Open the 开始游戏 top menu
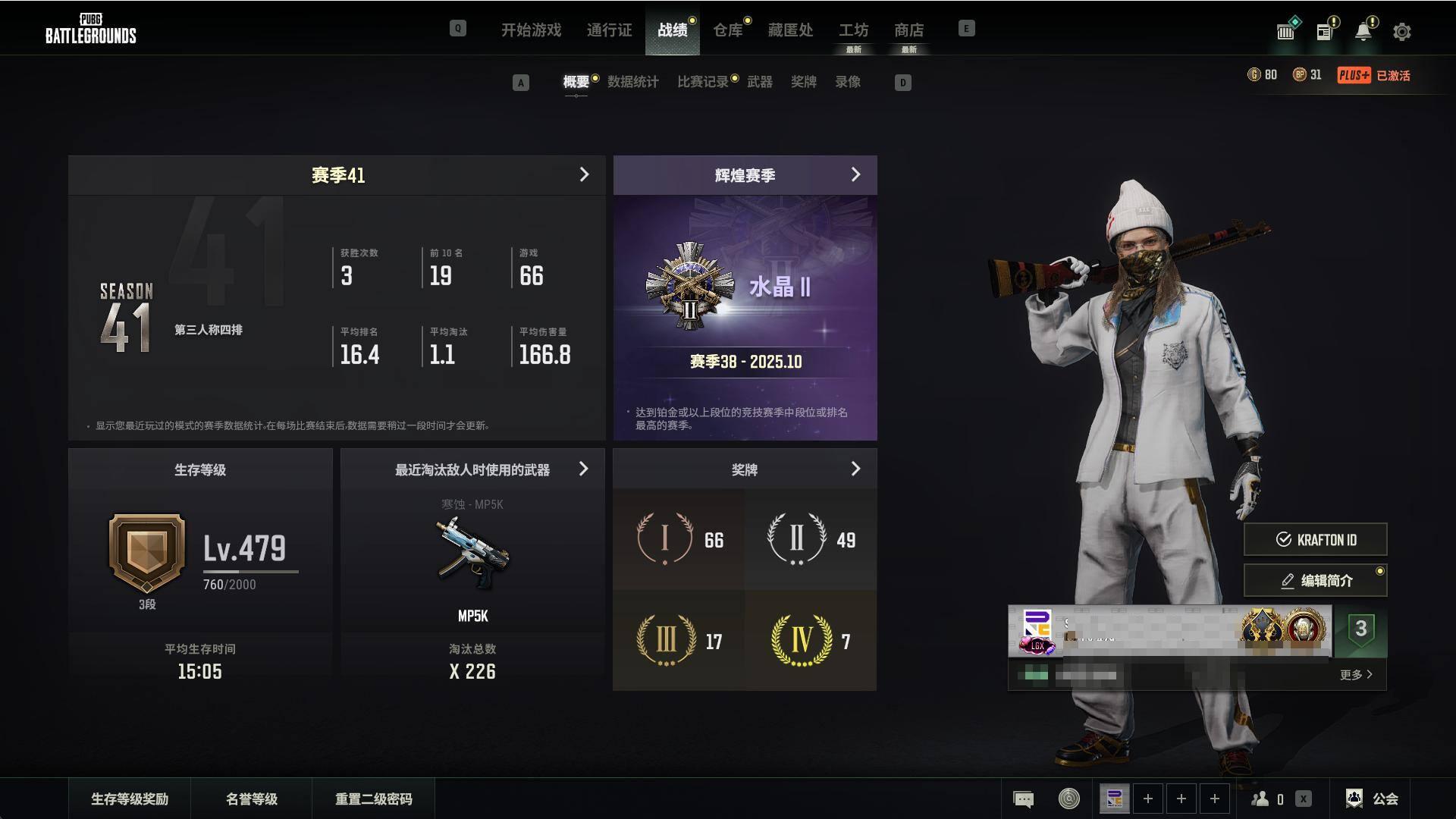Screen dimensions: 1456x819 (531, 30)
